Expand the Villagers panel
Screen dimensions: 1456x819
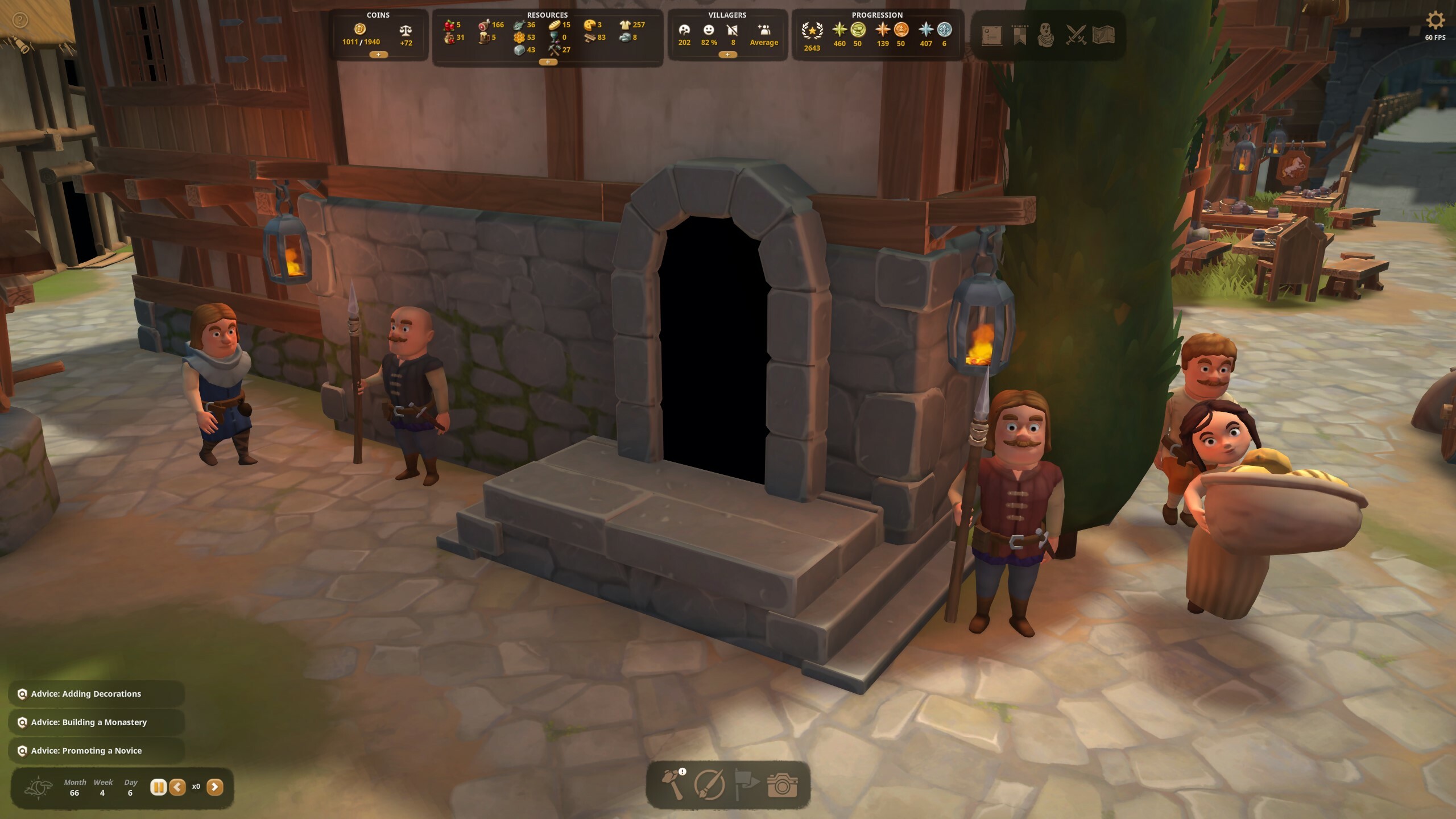point(727,55)
